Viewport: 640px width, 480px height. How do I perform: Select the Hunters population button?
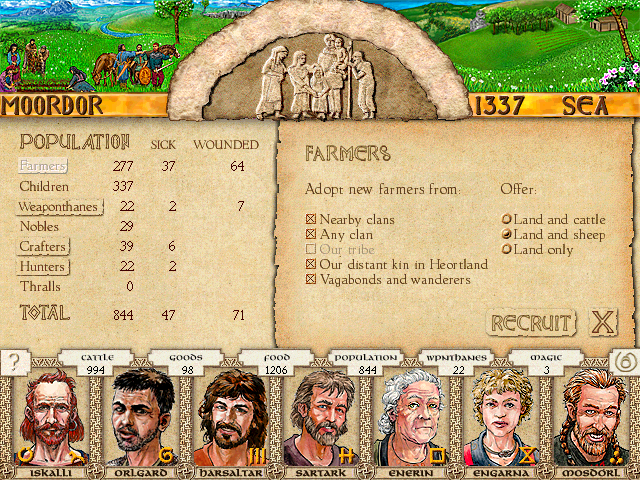[x=43, y=267]
